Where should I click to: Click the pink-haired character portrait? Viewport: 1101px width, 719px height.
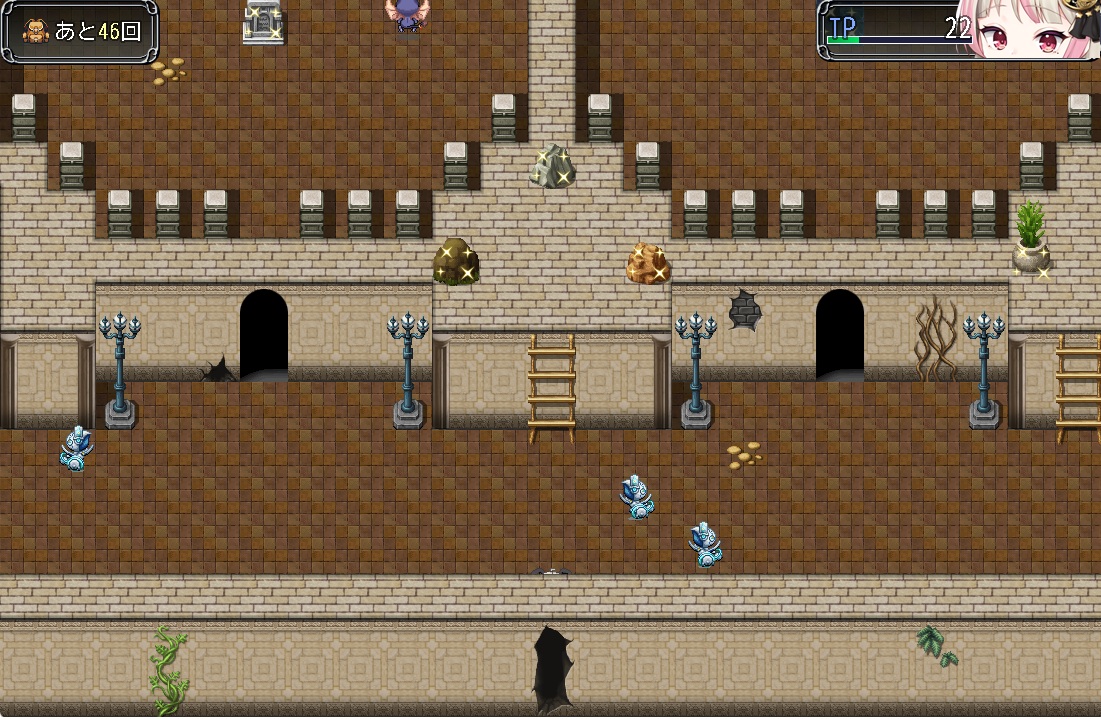tap(1032, 30)
